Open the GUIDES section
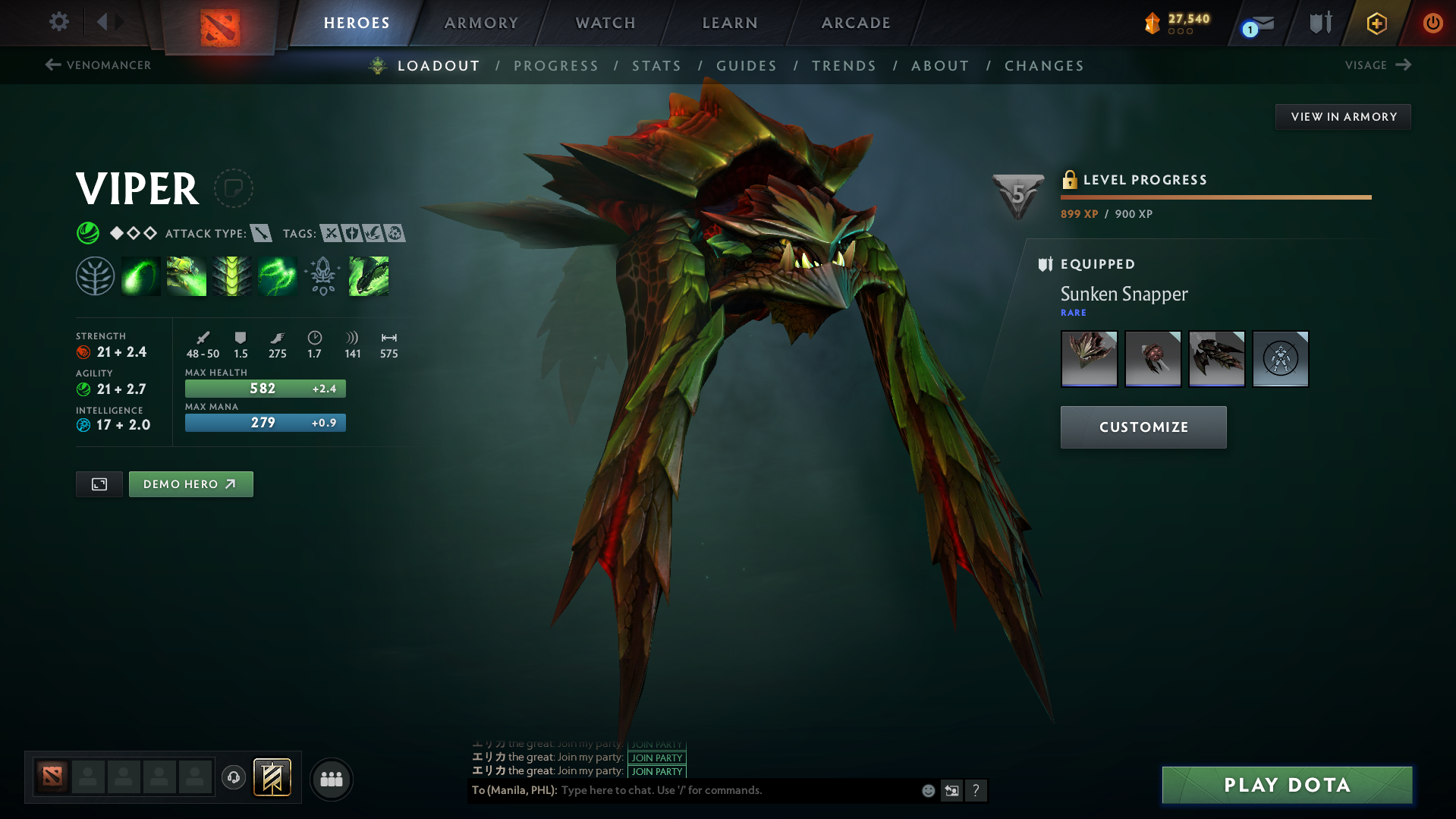Screen dimensions: 1456x819 (746, 66)
